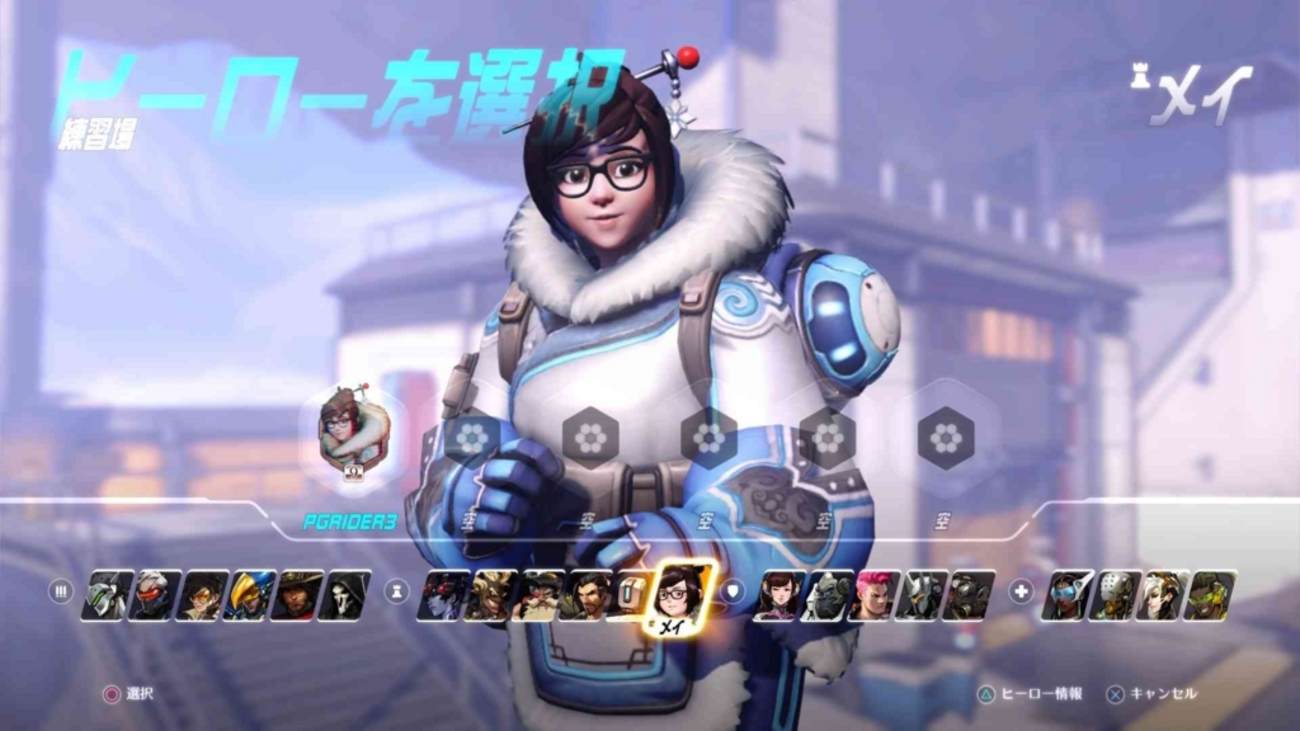1300x731 pixels.
Task: Choose Junkrat's hero portrait
Action: (488, 595)
